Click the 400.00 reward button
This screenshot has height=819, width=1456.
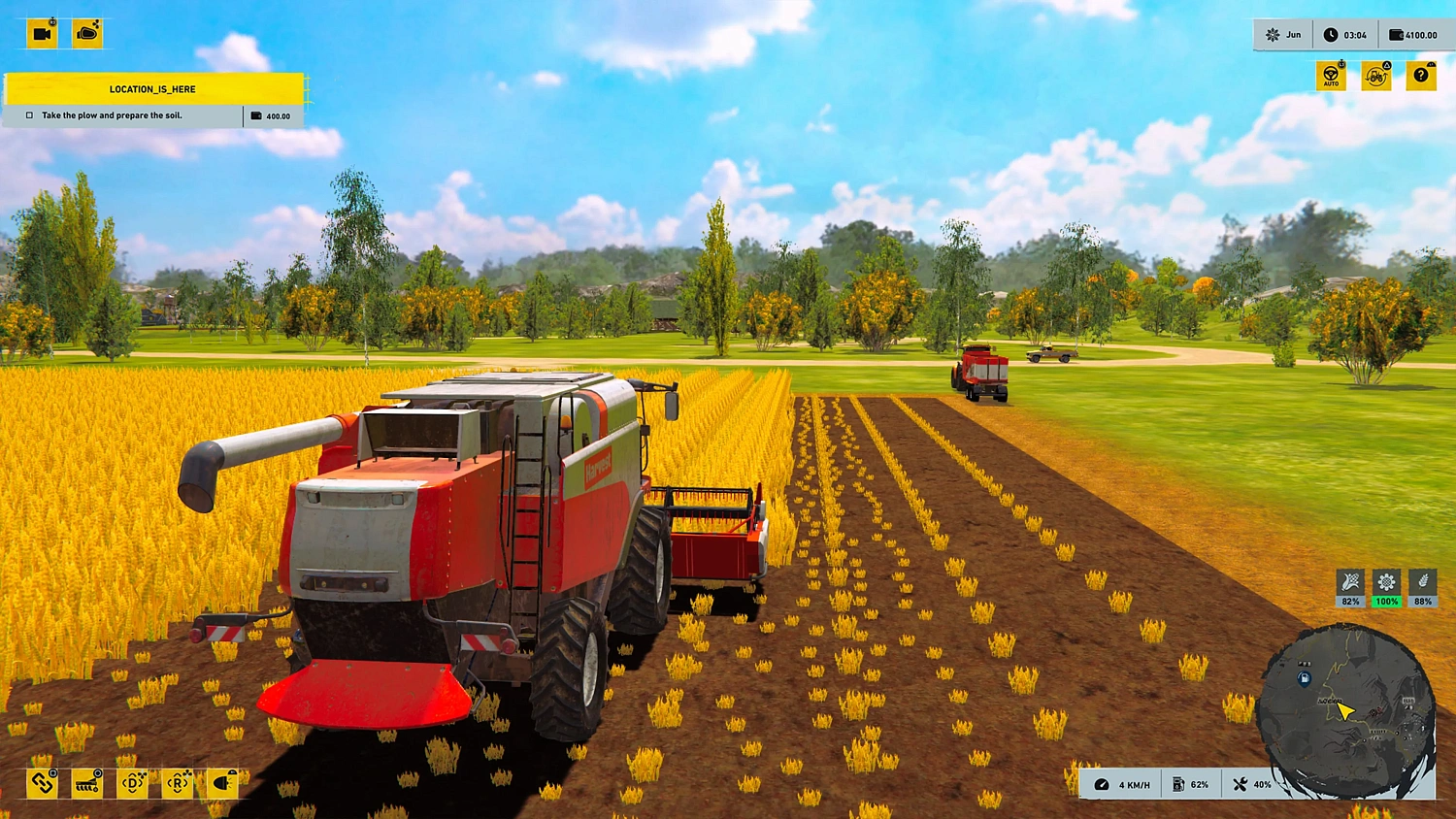pos(274,115)
